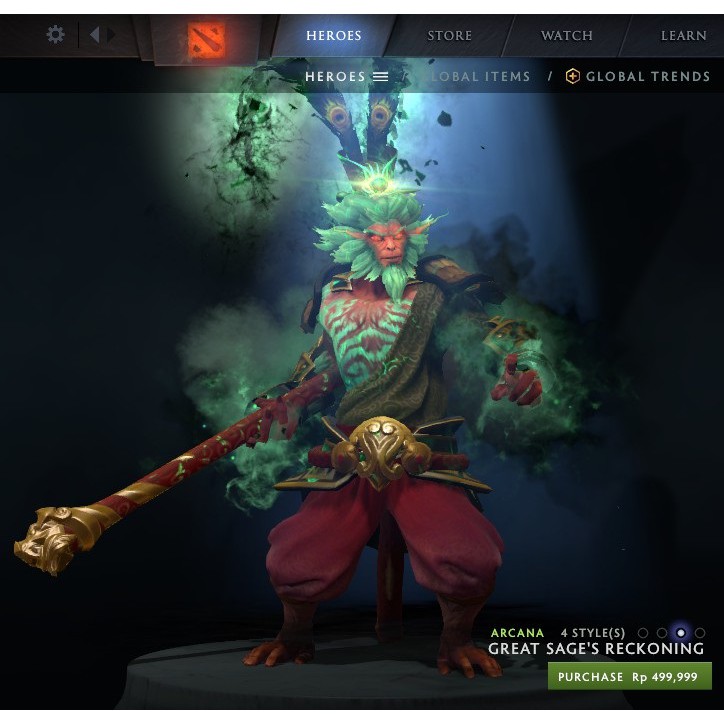
Task: Choose the last arcana style circle
Action: tap(700, 633)
